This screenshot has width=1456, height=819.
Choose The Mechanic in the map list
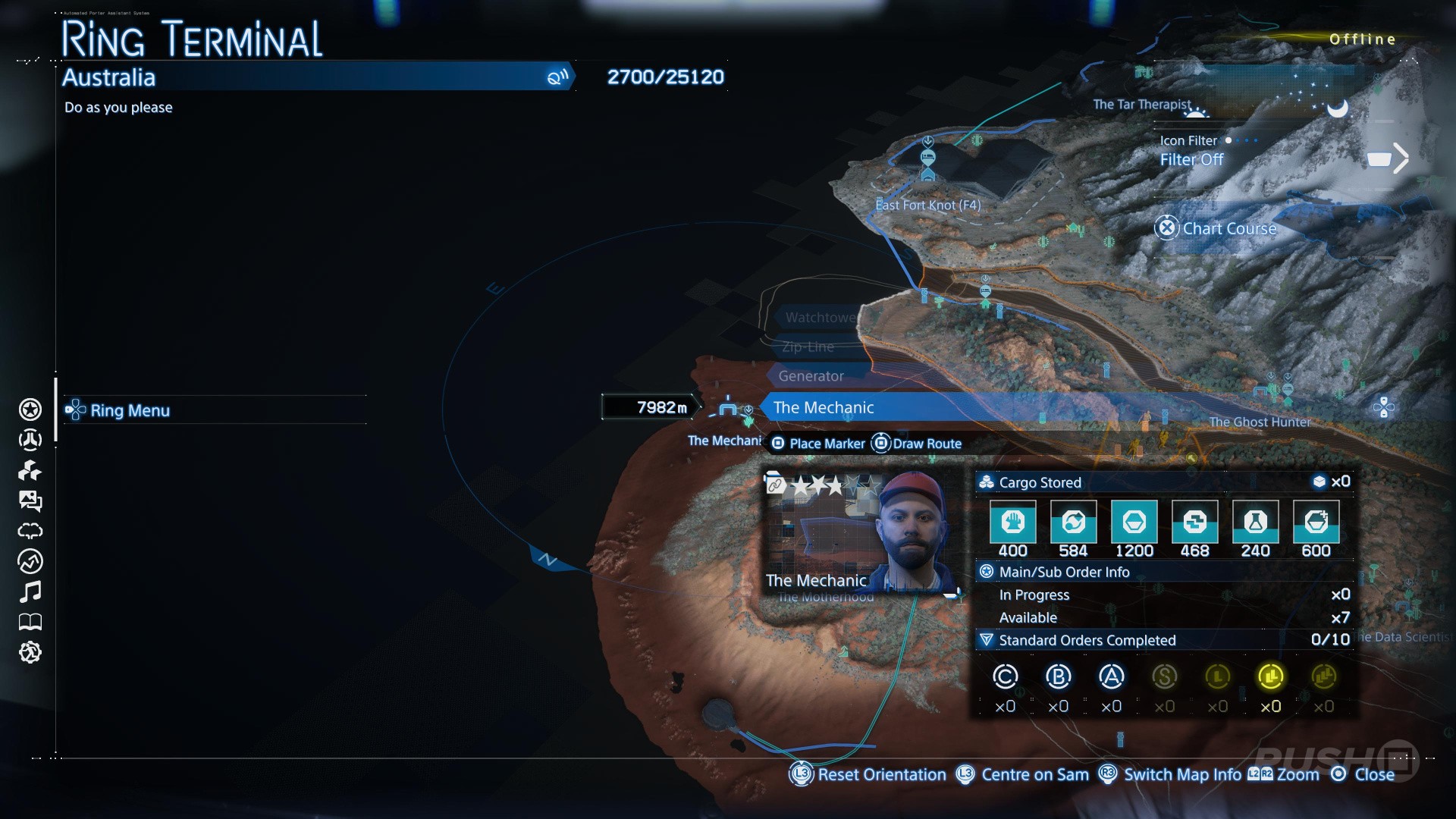coord(824,407)
